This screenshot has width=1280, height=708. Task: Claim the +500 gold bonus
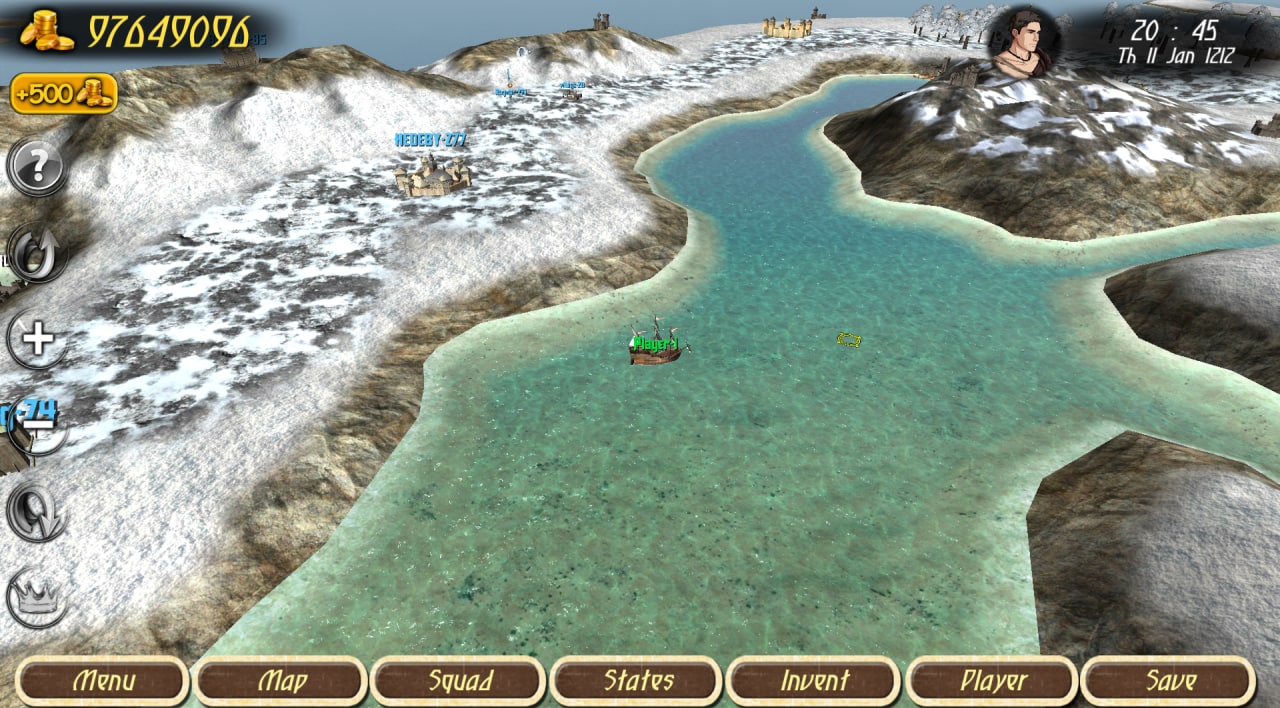point(64,94)
